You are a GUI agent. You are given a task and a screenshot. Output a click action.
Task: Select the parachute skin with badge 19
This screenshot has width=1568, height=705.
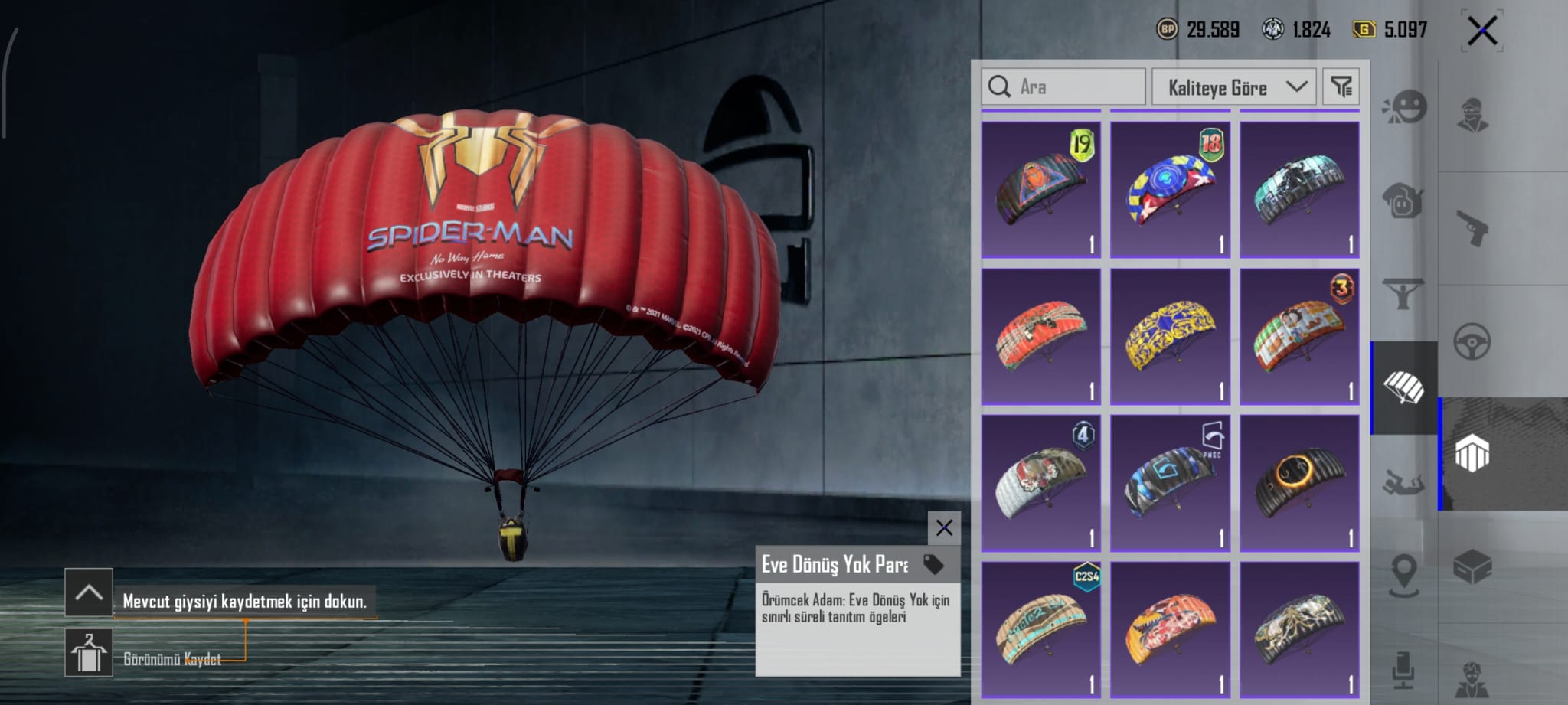1041,189
